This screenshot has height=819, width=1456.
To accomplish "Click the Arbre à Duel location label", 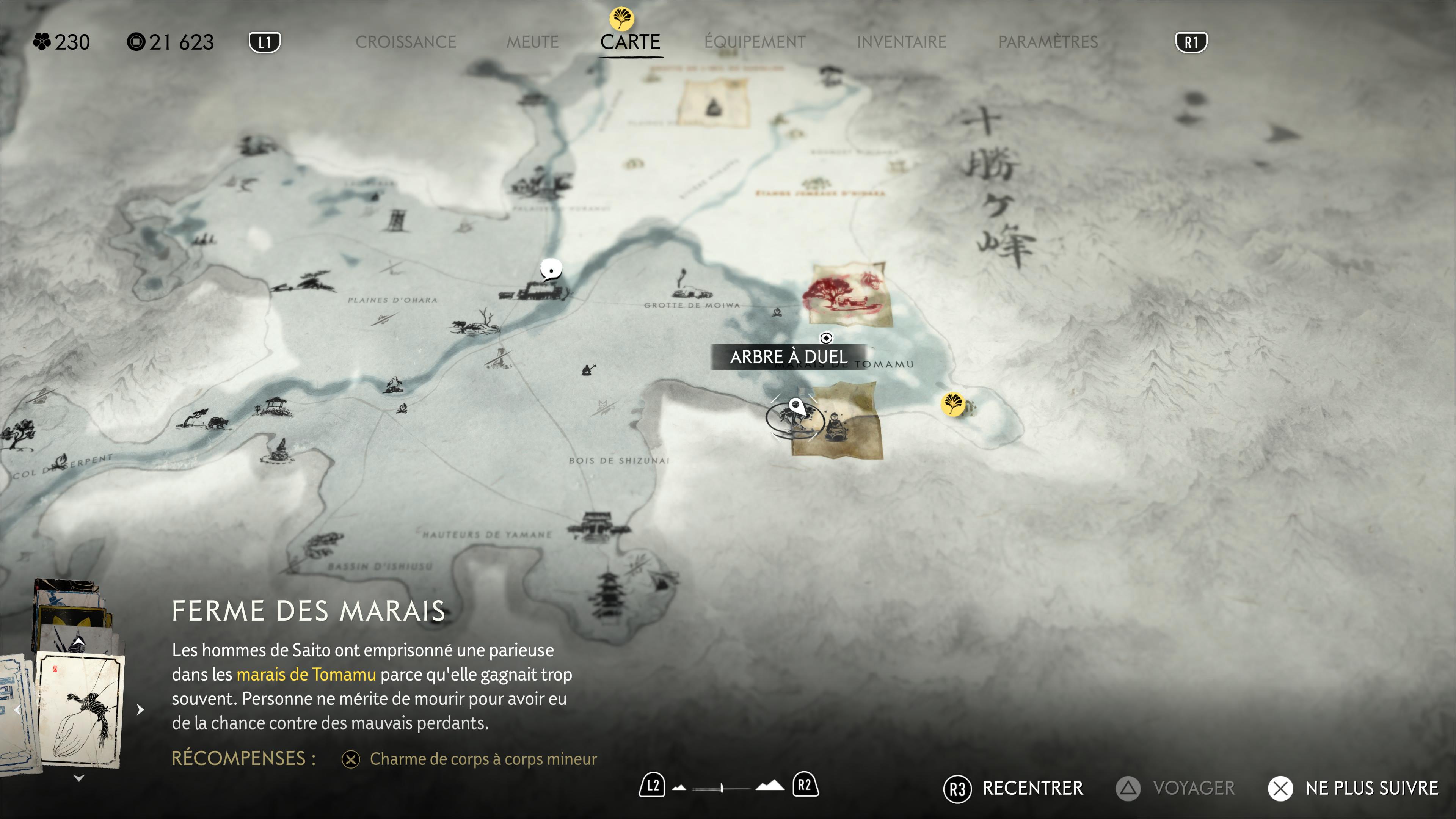I will click(789, 357).
